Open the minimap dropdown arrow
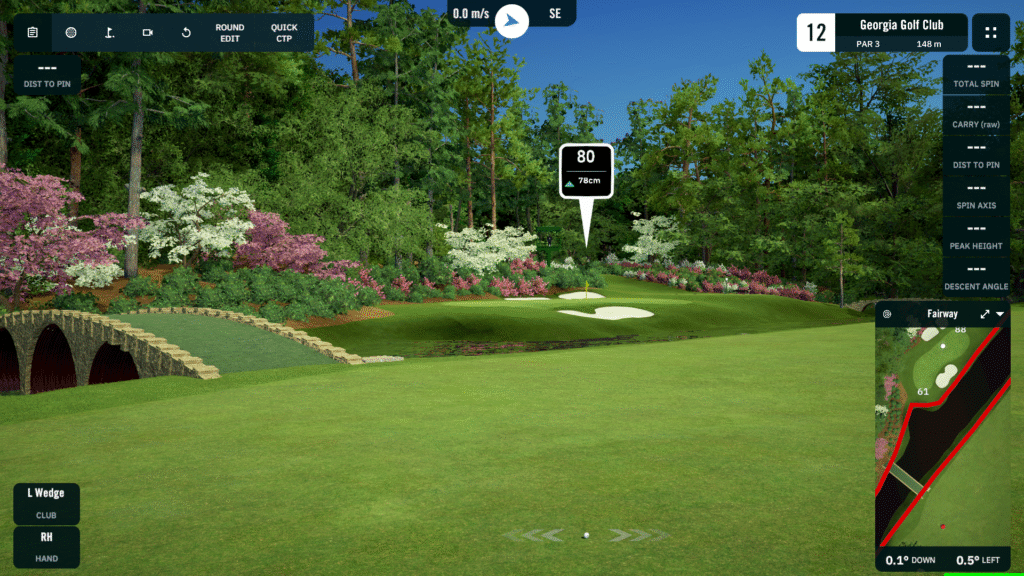The width and height of the screenshot is (1024, 576). 1000,314
